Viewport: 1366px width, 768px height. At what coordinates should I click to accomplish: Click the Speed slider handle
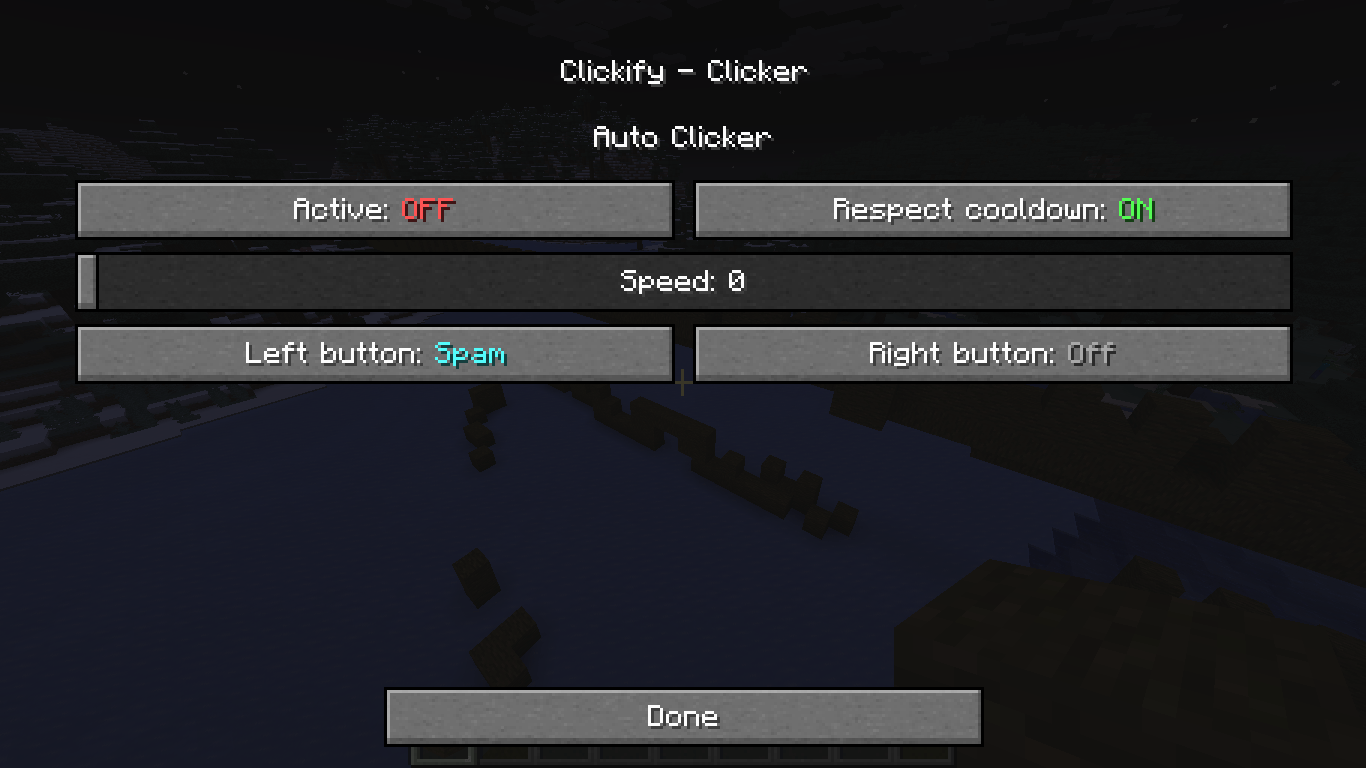[x=87, y=281]
